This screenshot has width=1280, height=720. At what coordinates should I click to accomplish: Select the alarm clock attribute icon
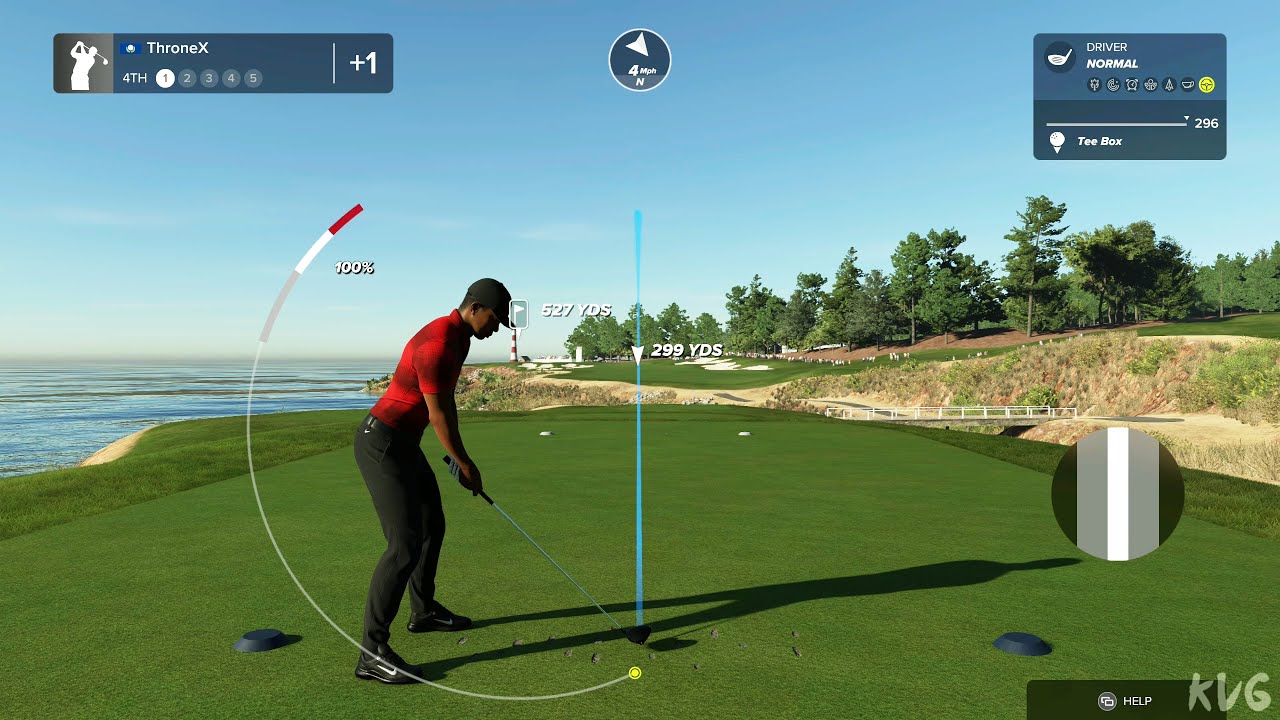pos(1132,84)
